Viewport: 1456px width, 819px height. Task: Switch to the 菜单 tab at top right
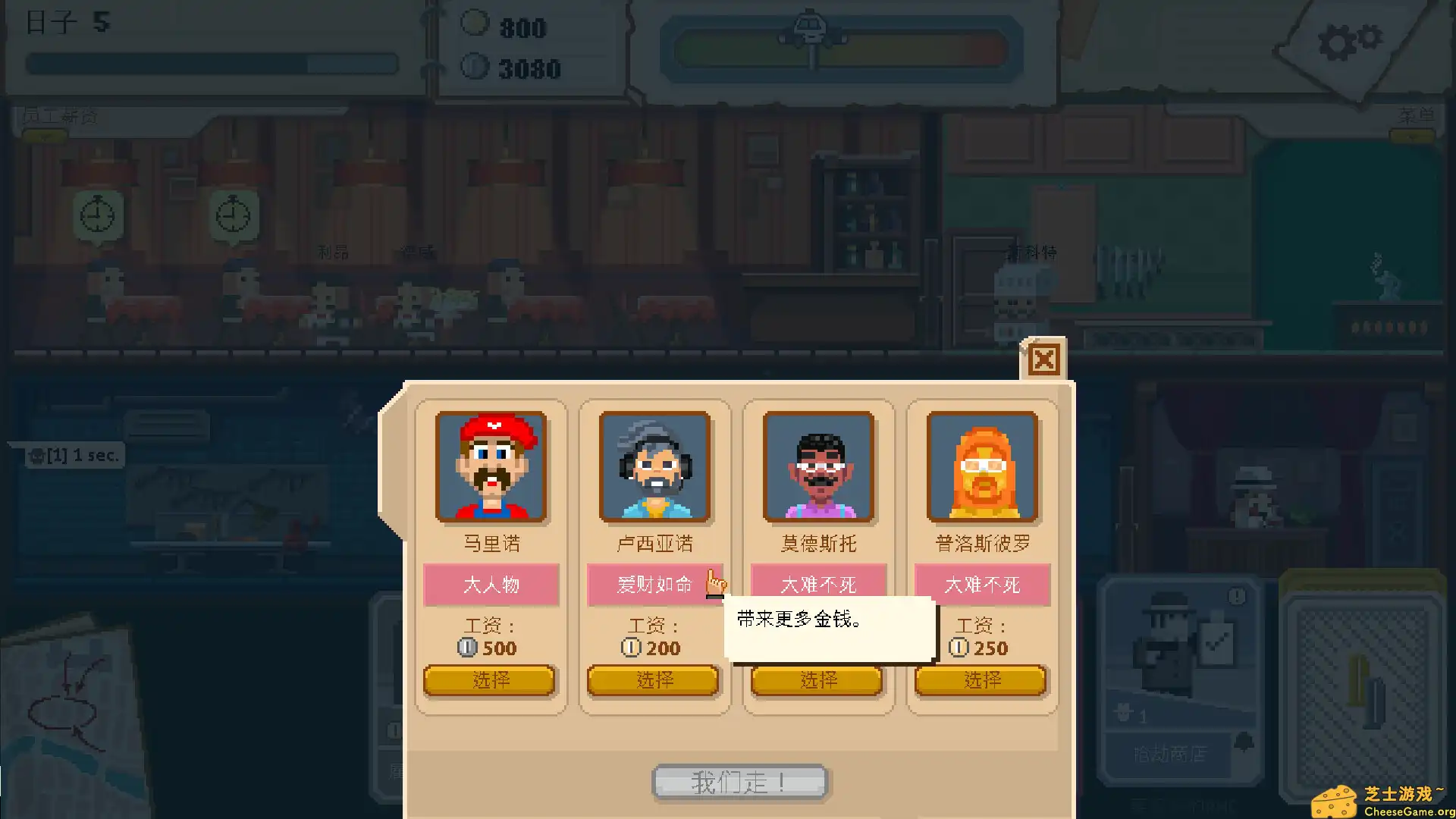pyautogui.click(x=1415, y=116)
